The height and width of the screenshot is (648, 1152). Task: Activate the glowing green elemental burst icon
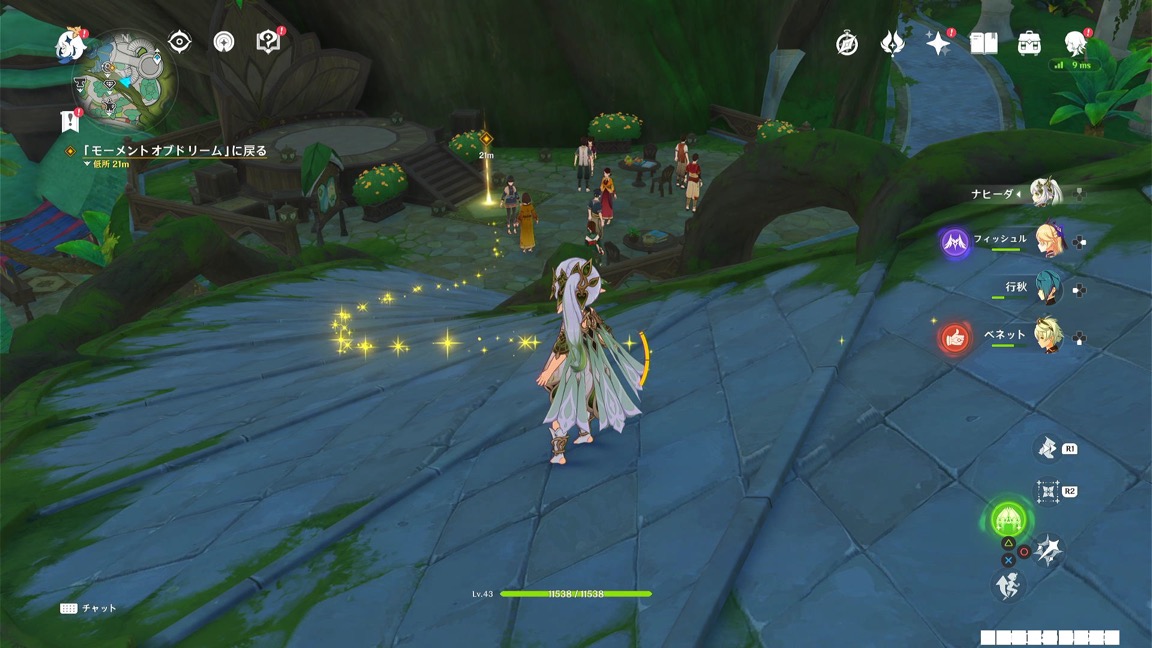[1006, 519]
